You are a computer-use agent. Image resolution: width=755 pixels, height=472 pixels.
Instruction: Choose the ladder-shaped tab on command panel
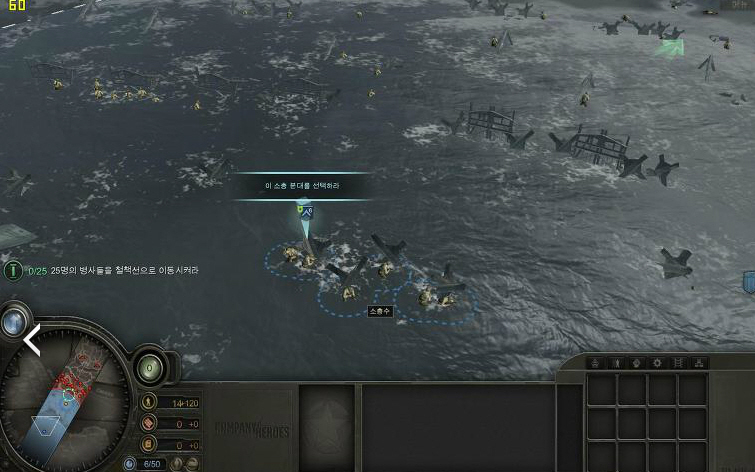678,363
